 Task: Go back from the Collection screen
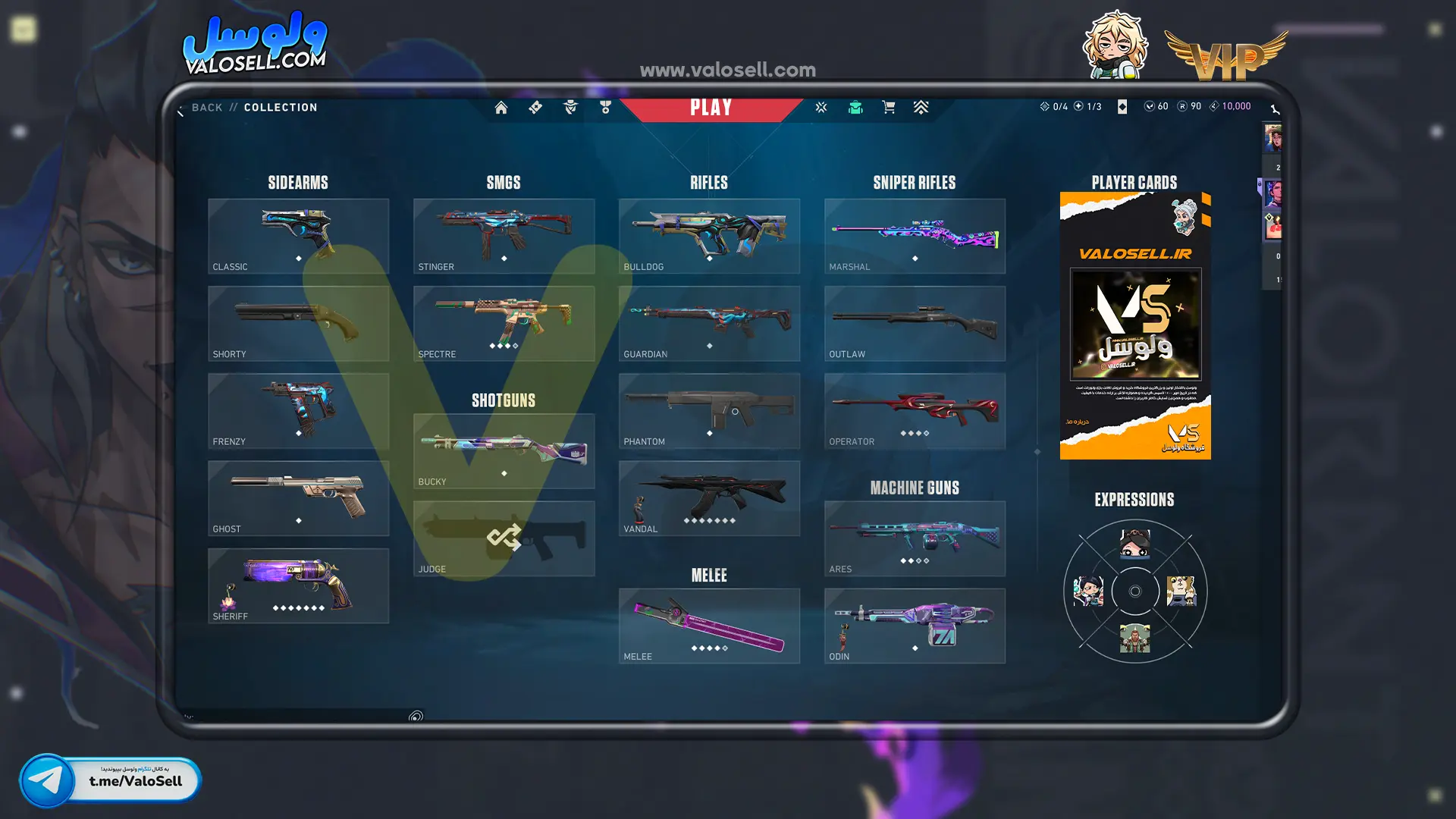206,108
